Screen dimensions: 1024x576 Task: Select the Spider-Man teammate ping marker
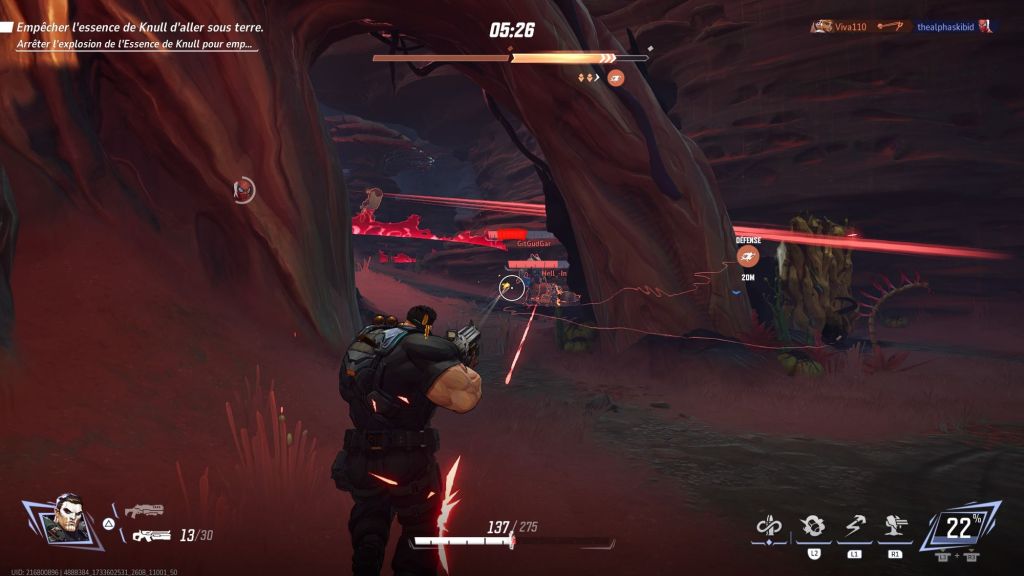[x=243, y=189]
